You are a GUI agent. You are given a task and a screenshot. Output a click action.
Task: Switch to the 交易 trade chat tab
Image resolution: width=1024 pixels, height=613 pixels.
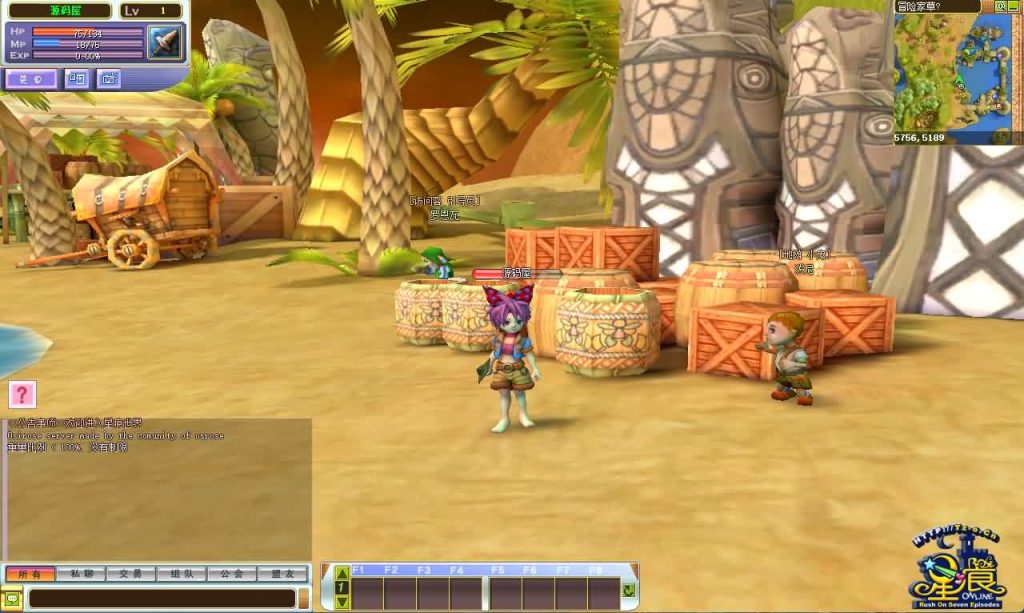pos(131,574)
